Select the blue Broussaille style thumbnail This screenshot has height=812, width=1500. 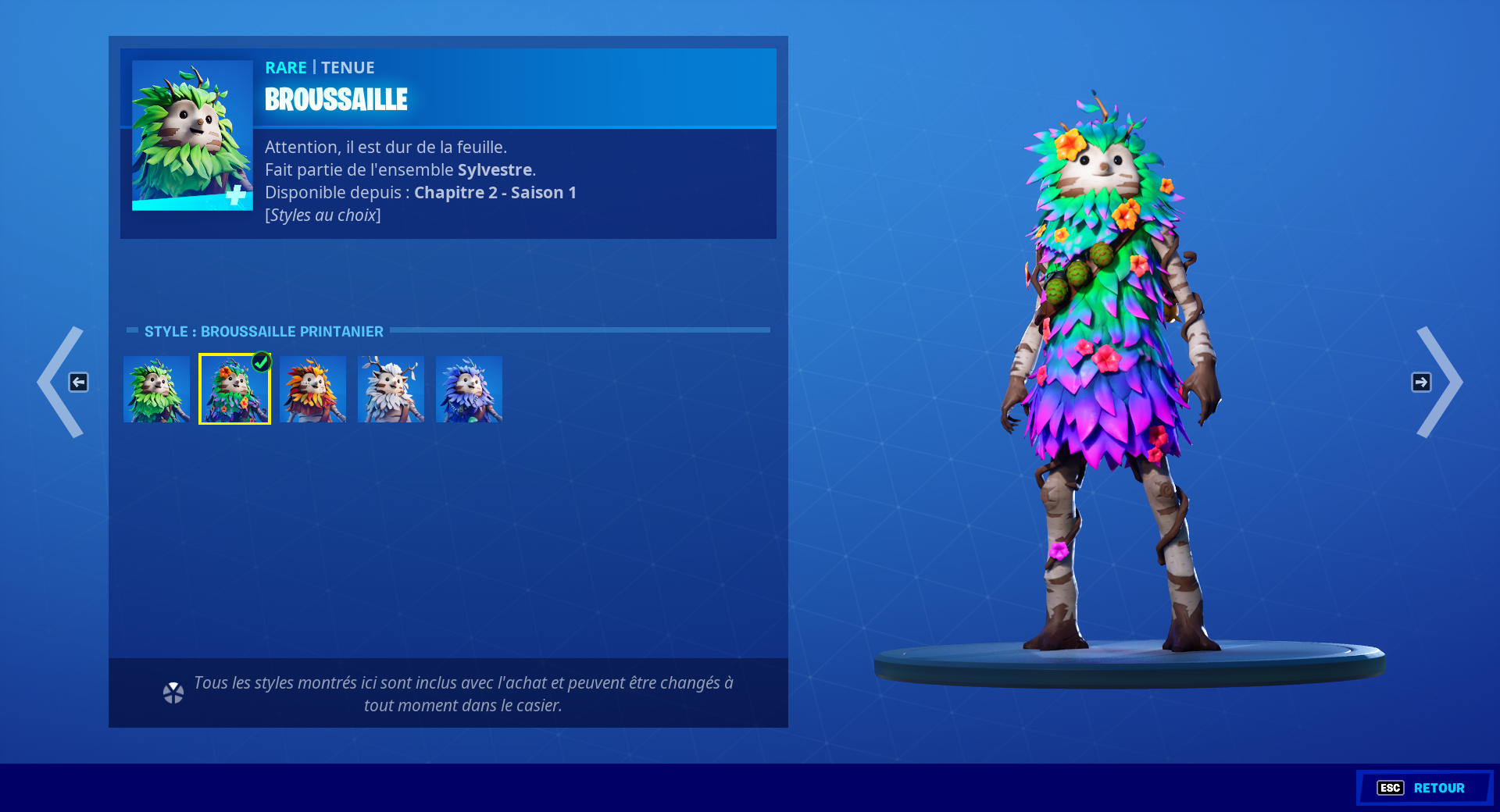[469, 388]
